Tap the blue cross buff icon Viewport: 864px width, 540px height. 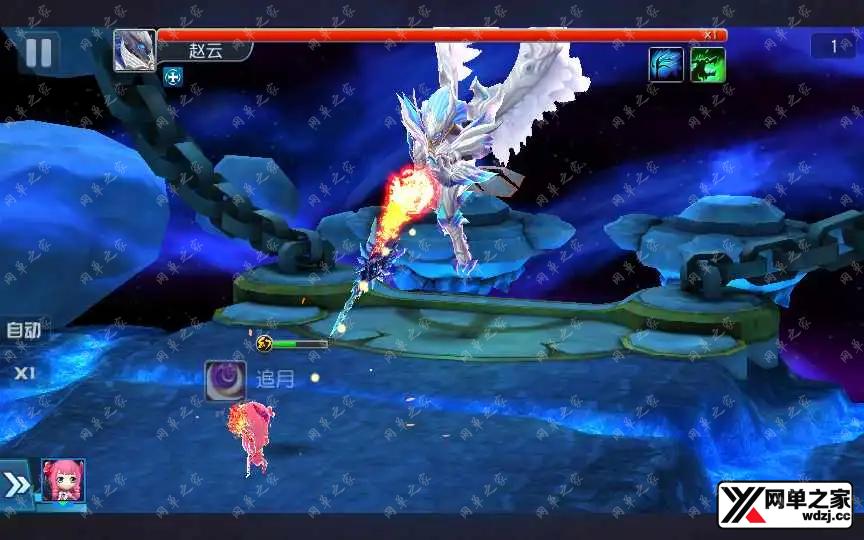pyautogui.click(x=174, y=77)
